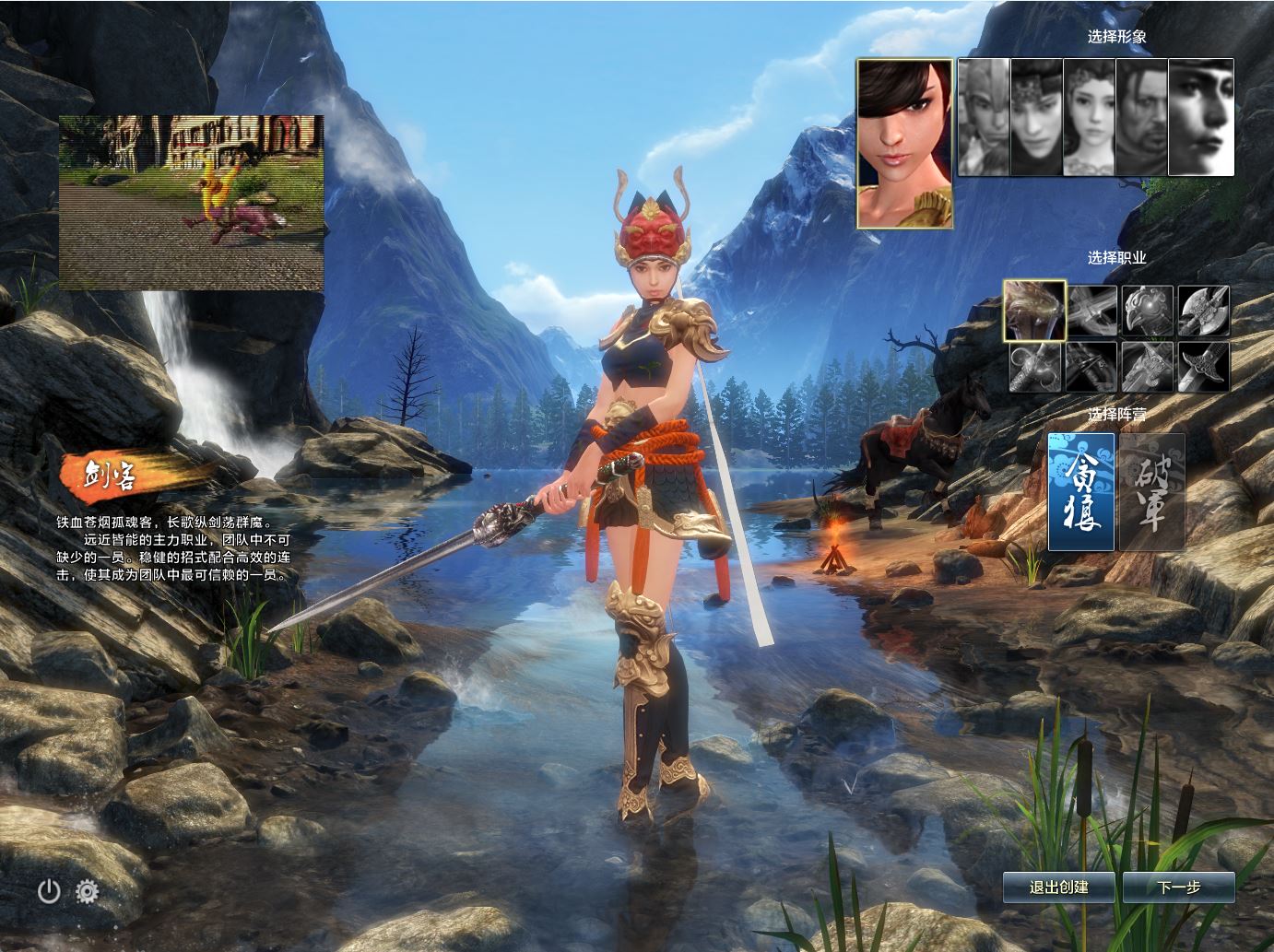Choose the ornate crossguard sword class icon

pos(1204,367)
